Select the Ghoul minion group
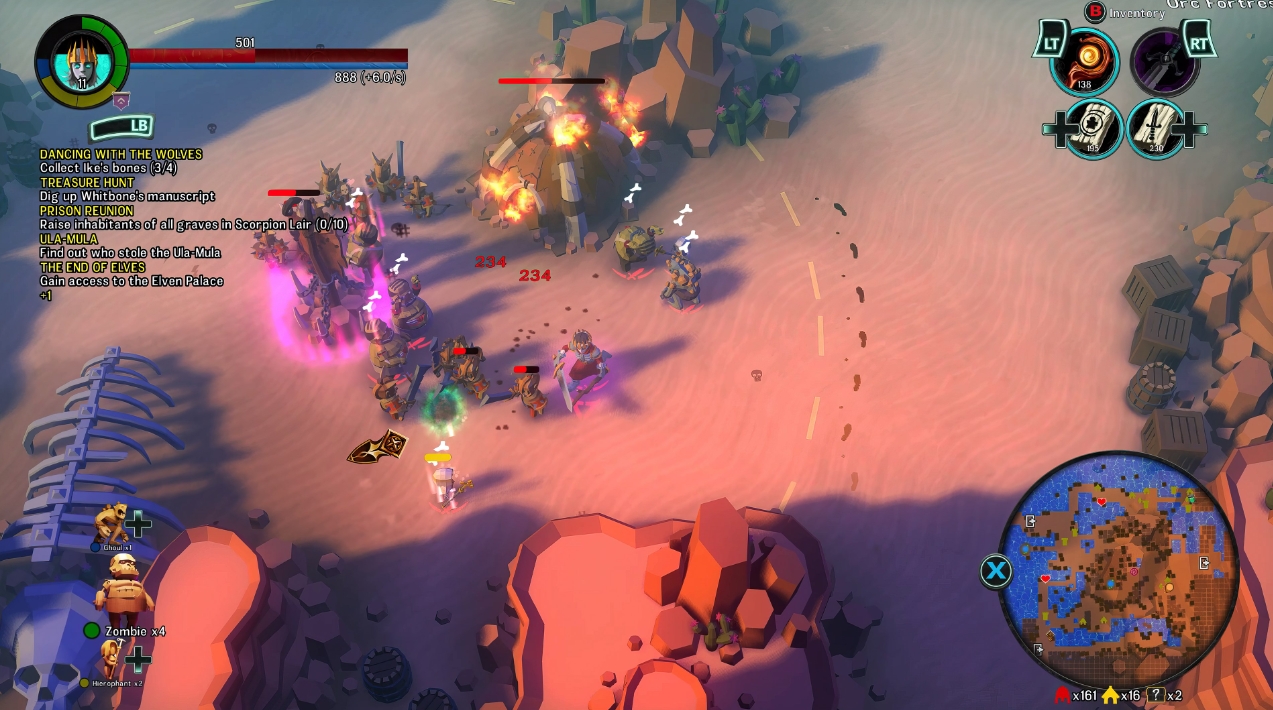The image size is (1273, 710). 113,523
